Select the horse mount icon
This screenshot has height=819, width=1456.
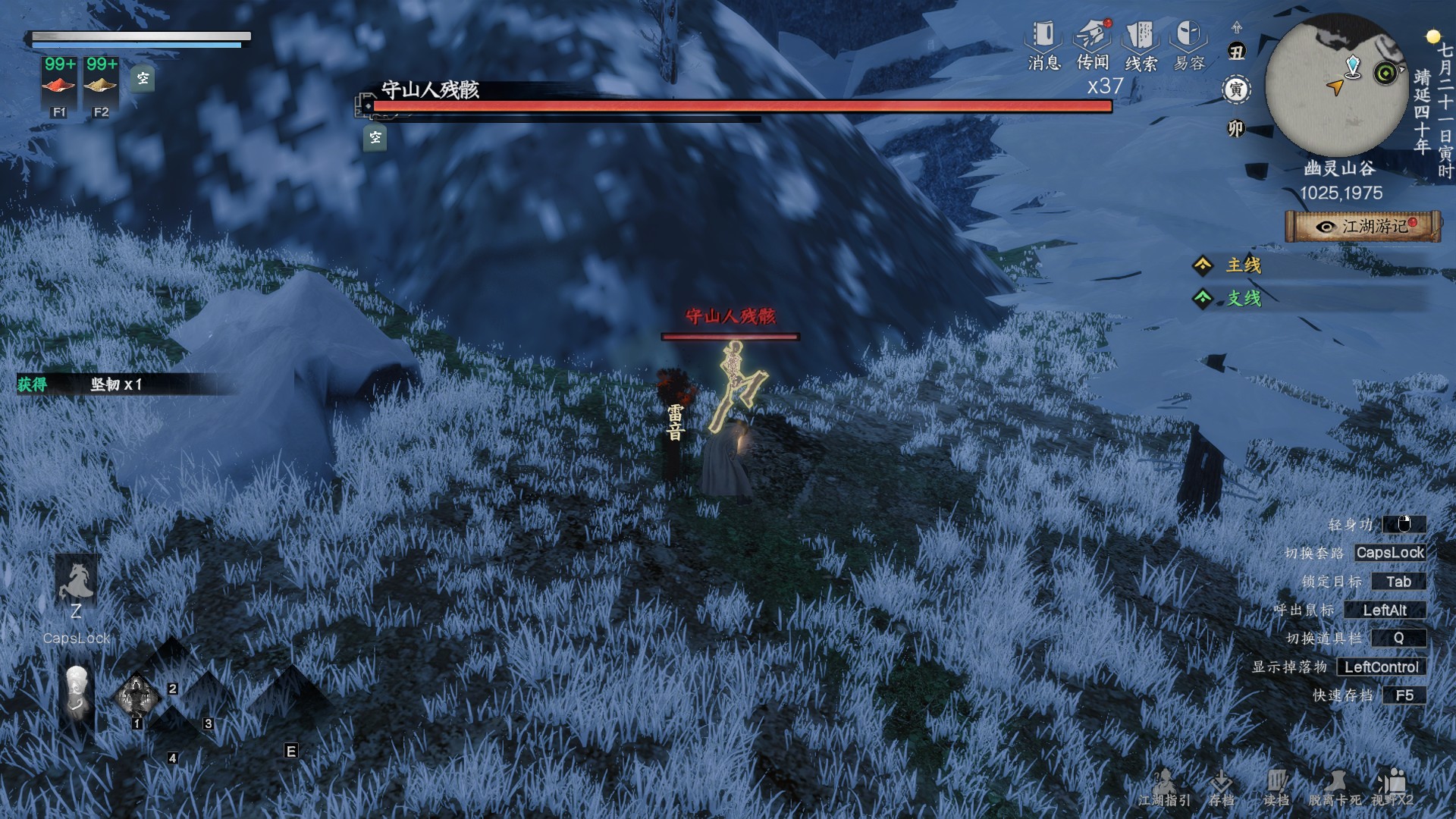point(77,582)
